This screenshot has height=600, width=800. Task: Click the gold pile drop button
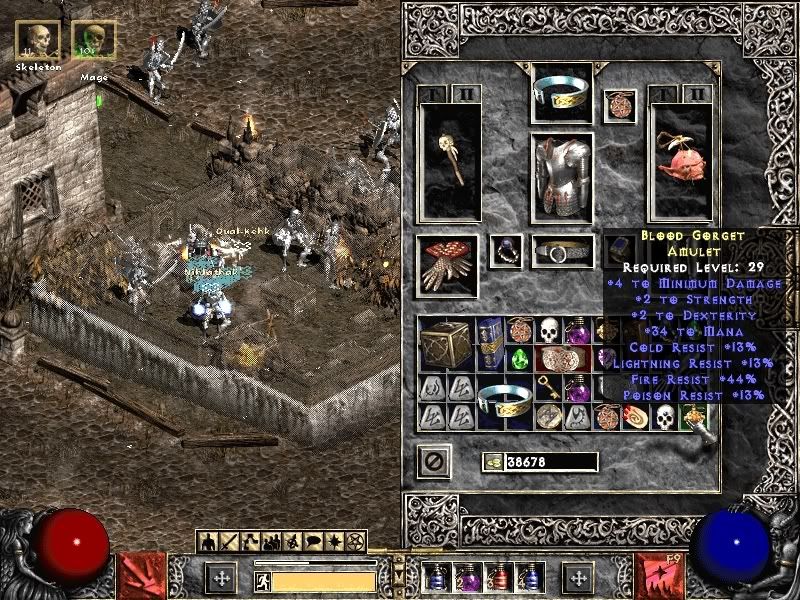493,462
